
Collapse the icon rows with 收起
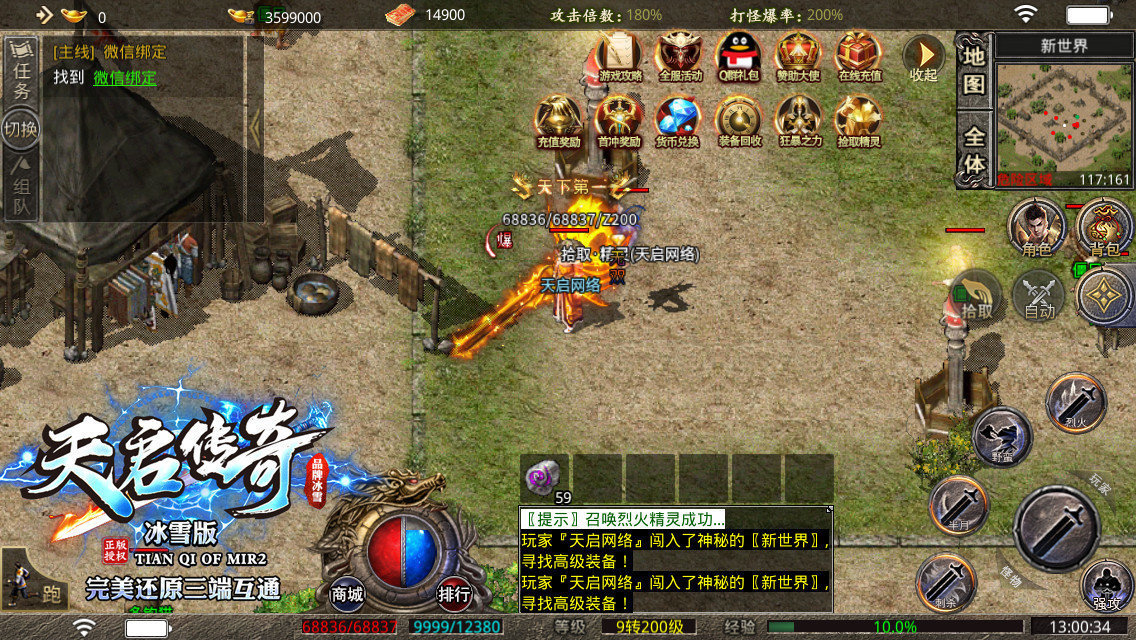click(x=923, y=59)
